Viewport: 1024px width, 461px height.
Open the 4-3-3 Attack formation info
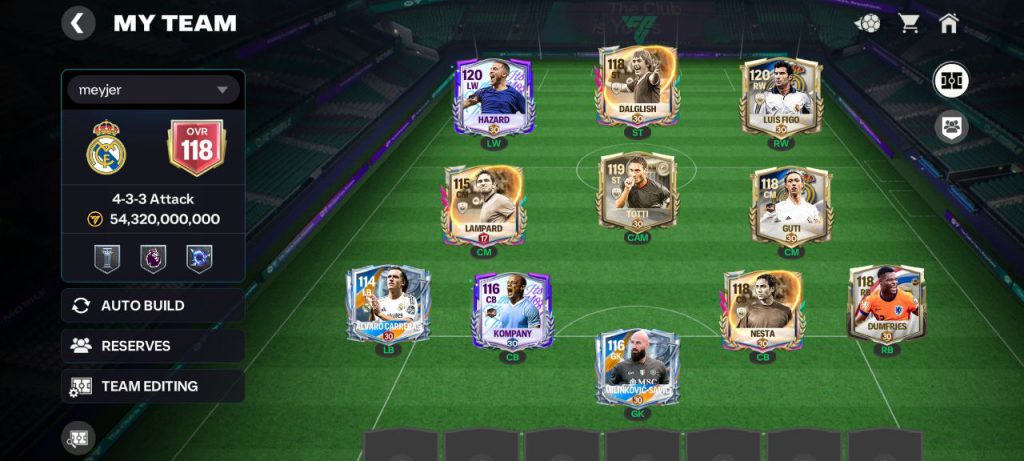tap(153, 199)
